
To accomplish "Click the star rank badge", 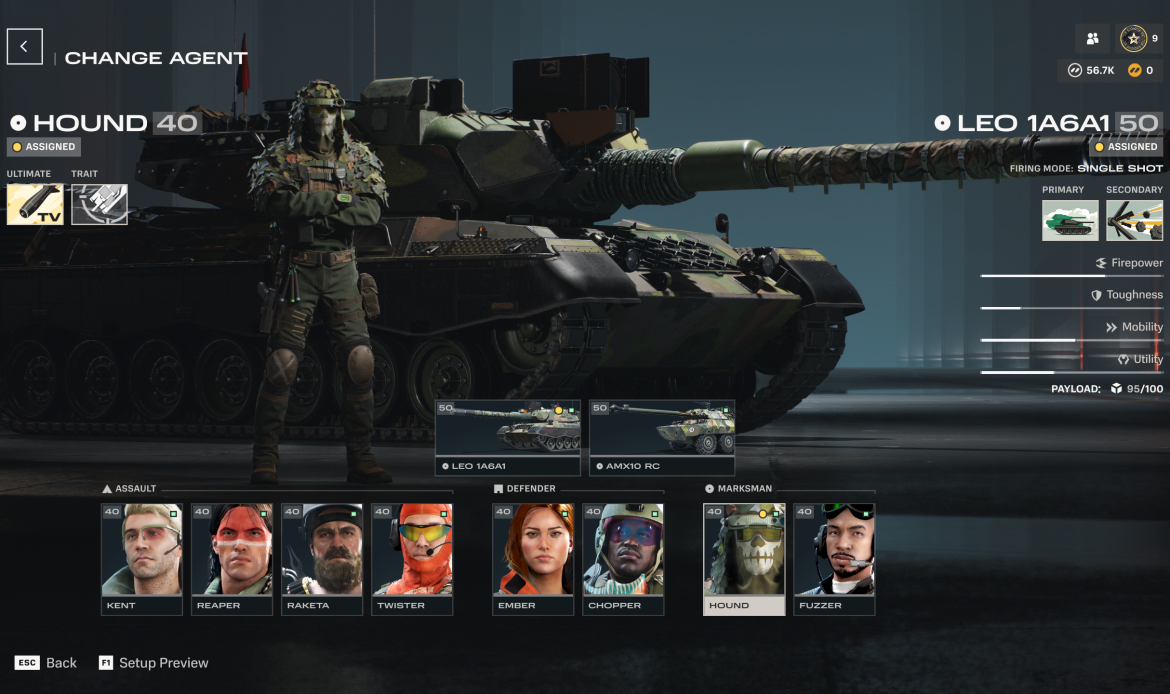I will (1133, 39).
